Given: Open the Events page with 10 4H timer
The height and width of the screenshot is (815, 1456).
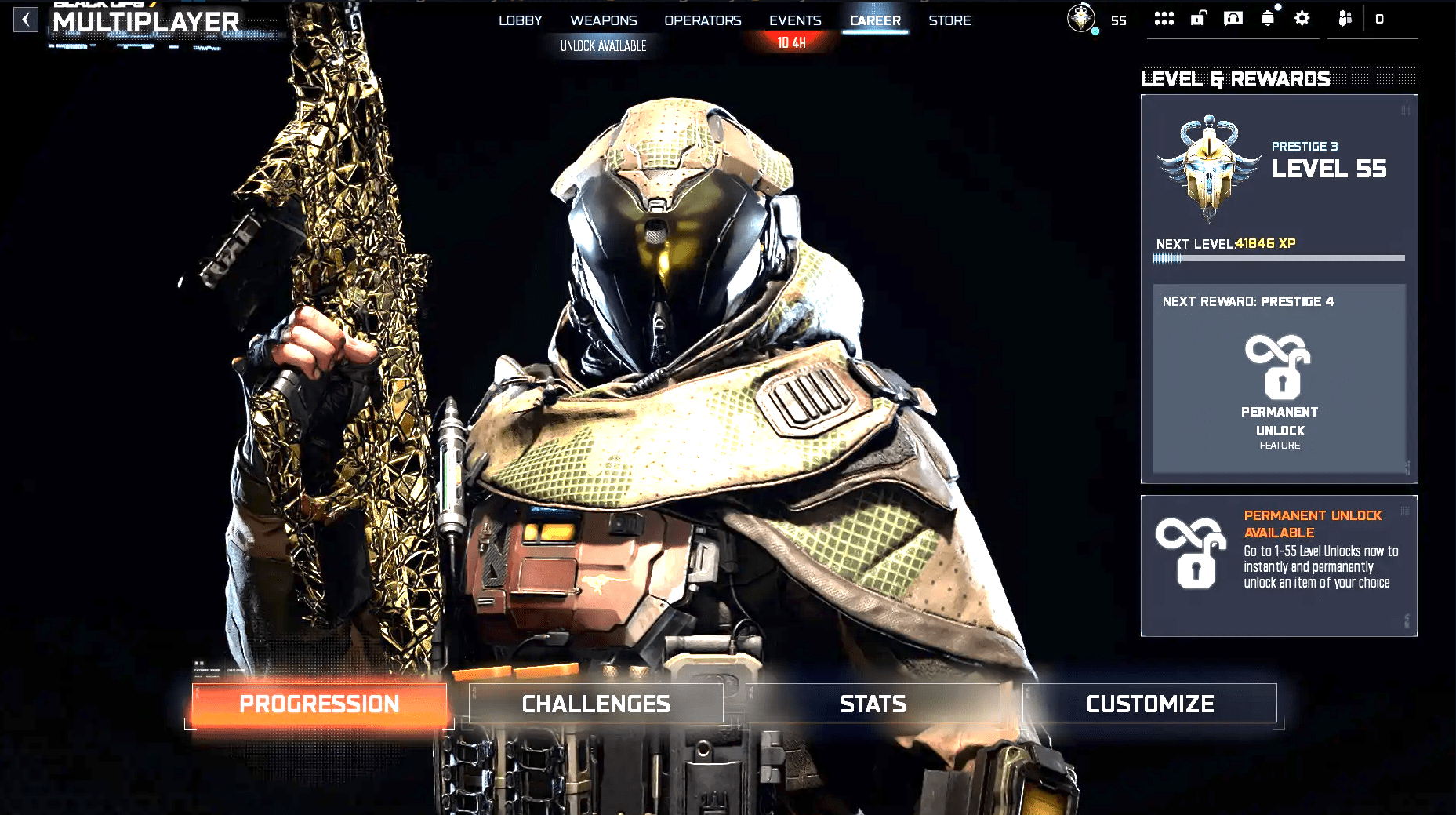Looking at the screenshot, I should pyautogui.click(x=794, y=20).
